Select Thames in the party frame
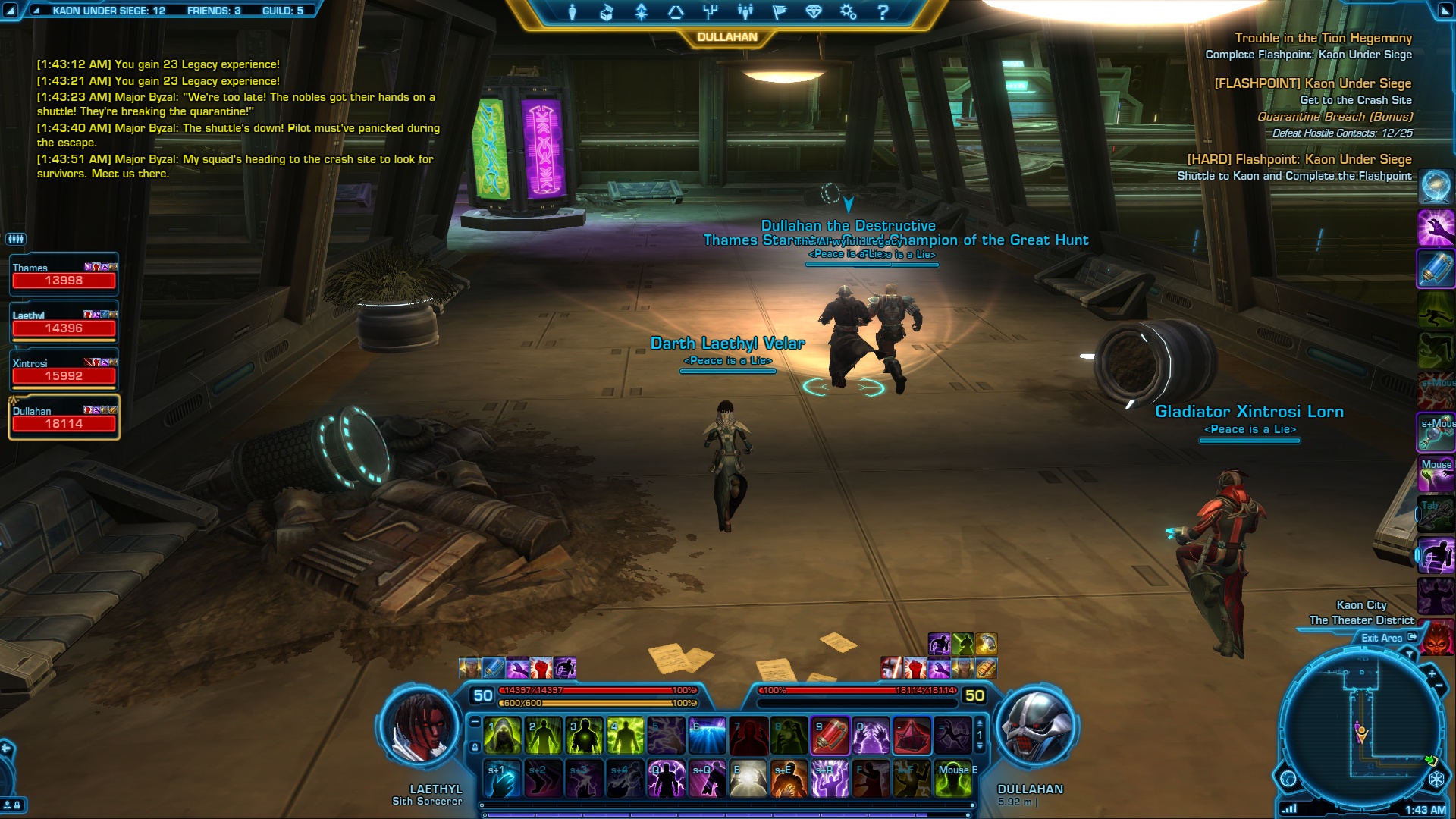Screen dimensions: 1456x819 pos(64,275)
